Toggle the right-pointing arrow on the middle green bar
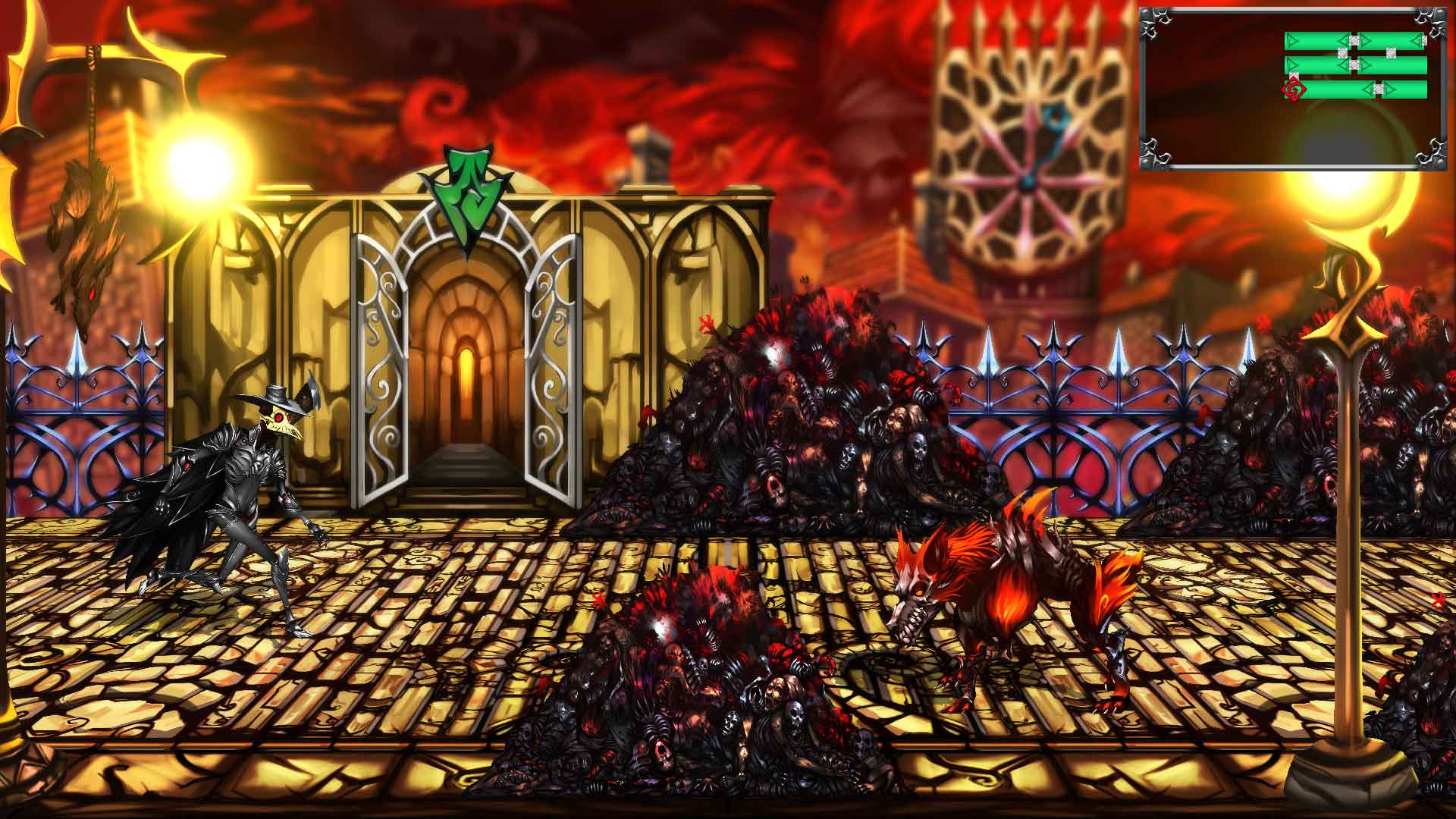 [1367, 64]
